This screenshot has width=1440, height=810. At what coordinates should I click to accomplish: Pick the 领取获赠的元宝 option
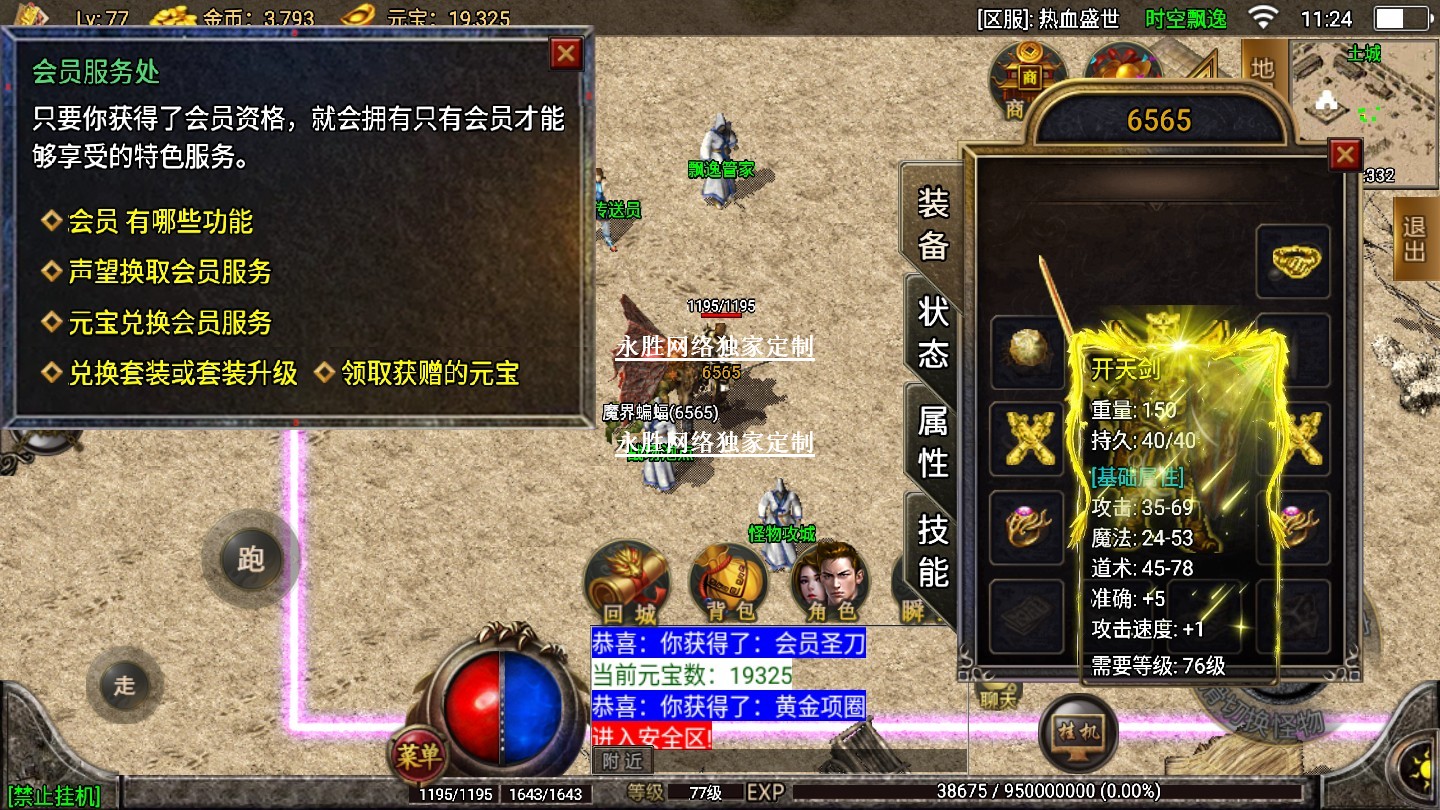point(430,374)
